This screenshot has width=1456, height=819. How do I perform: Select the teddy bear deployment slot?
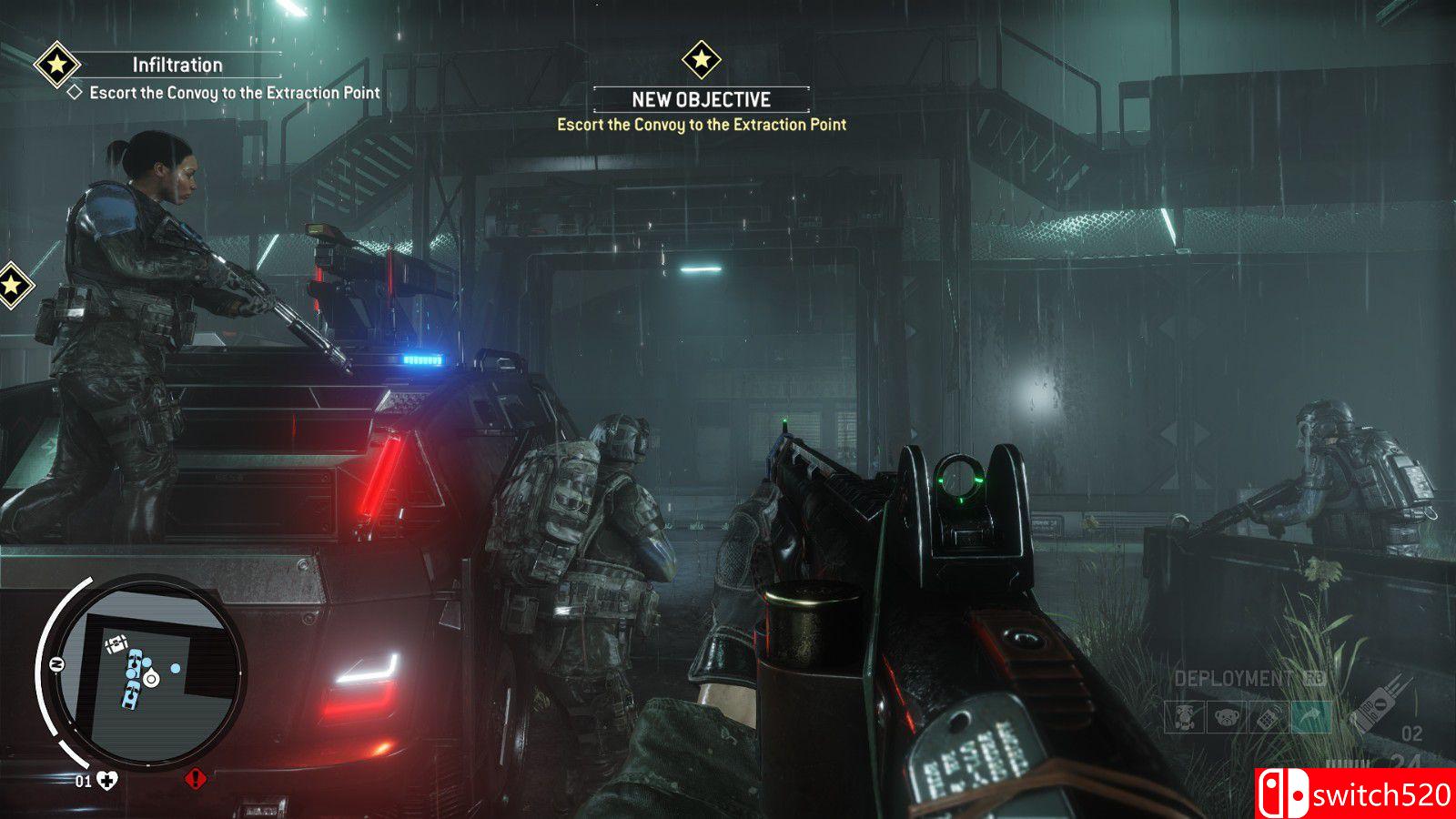pos(1226,718)
